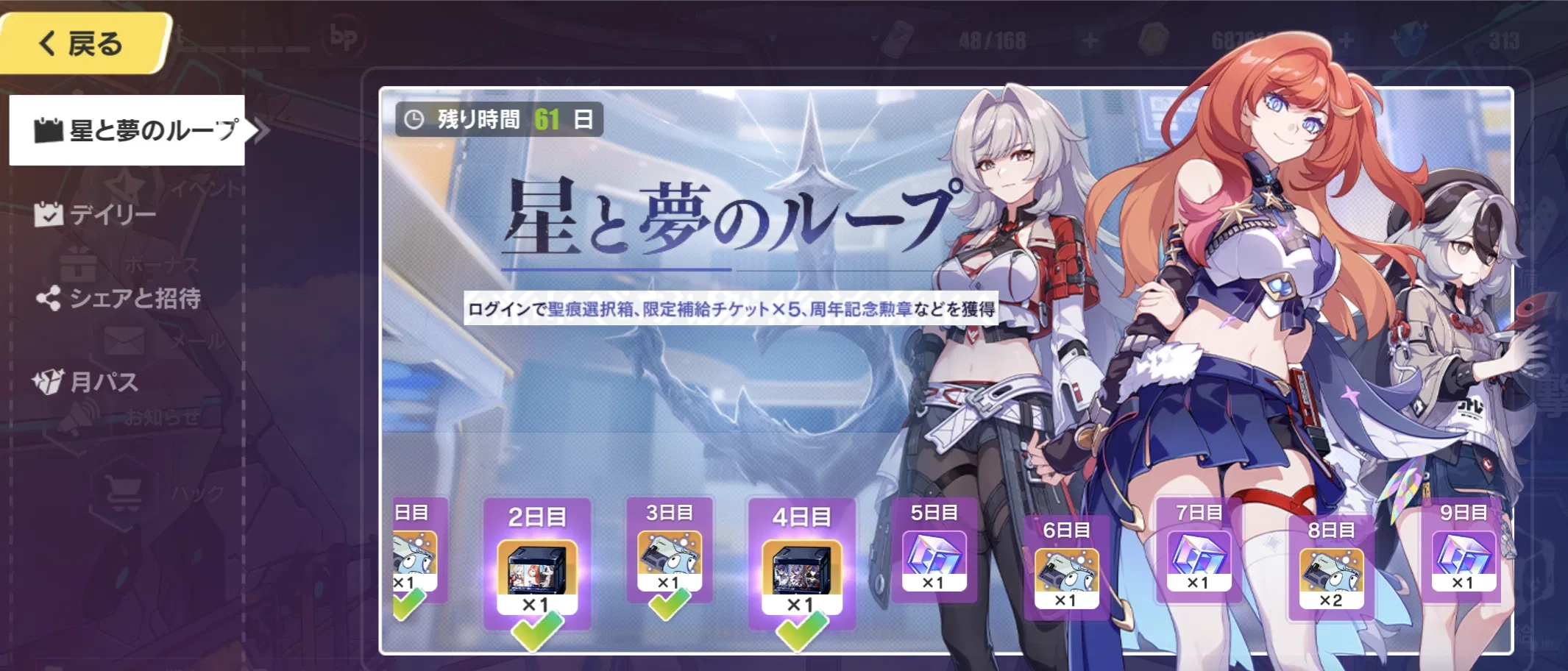Viewport: 1568px width, 671px height.
Task: Select the デイリー menu entry
Action: [x=110, y=213]
